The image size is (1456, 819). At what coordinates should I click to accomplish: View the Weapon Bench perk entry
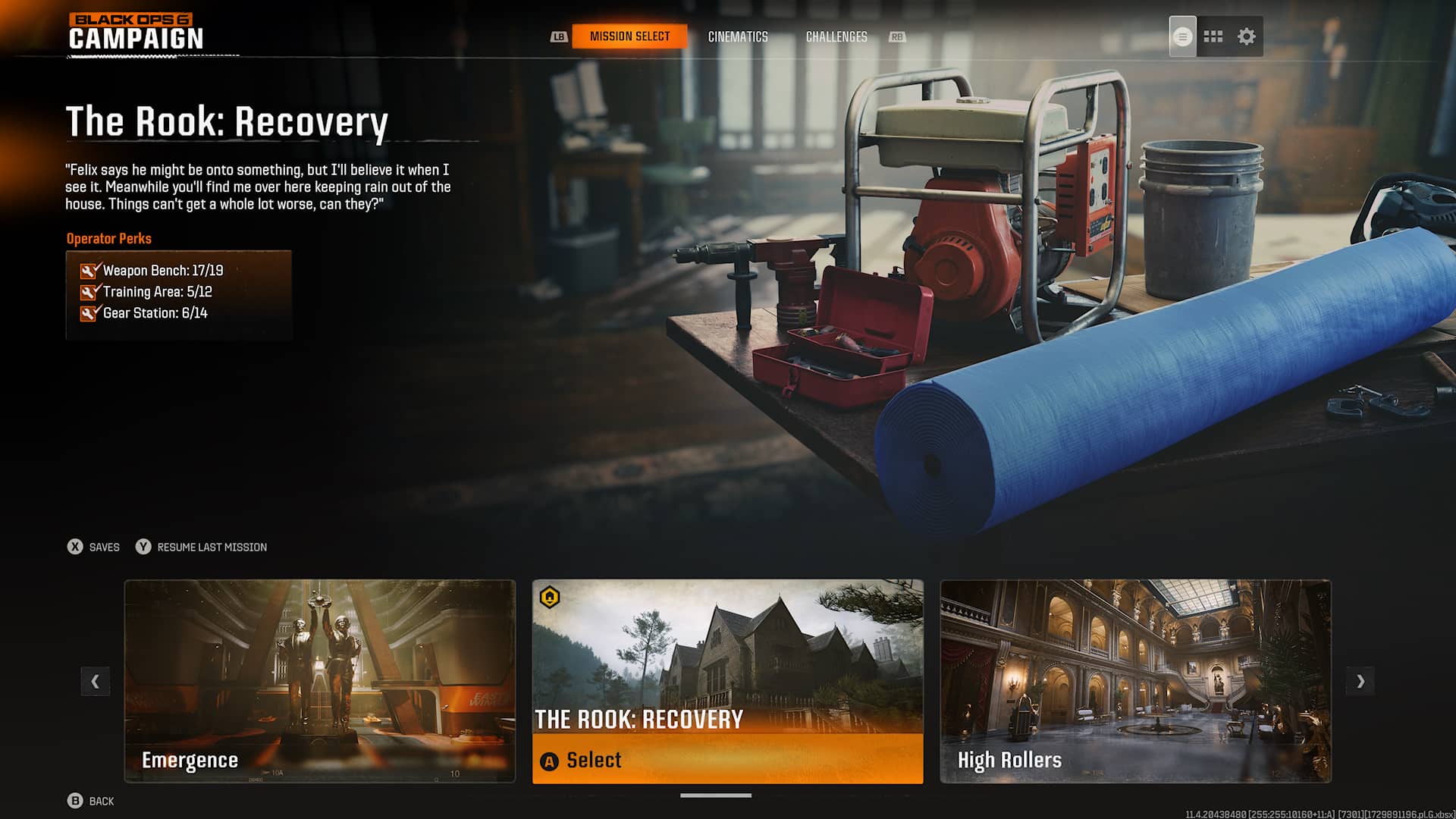click(162, 271)
